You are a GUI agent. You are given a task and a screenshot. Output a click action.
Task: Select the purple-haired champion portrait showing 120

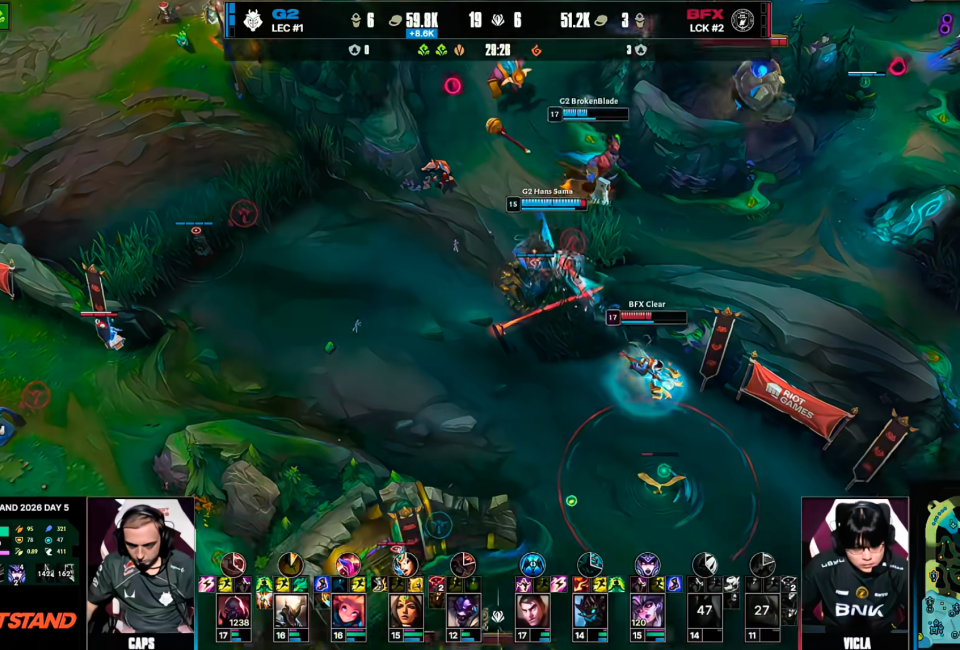click(x=647, y=610)
